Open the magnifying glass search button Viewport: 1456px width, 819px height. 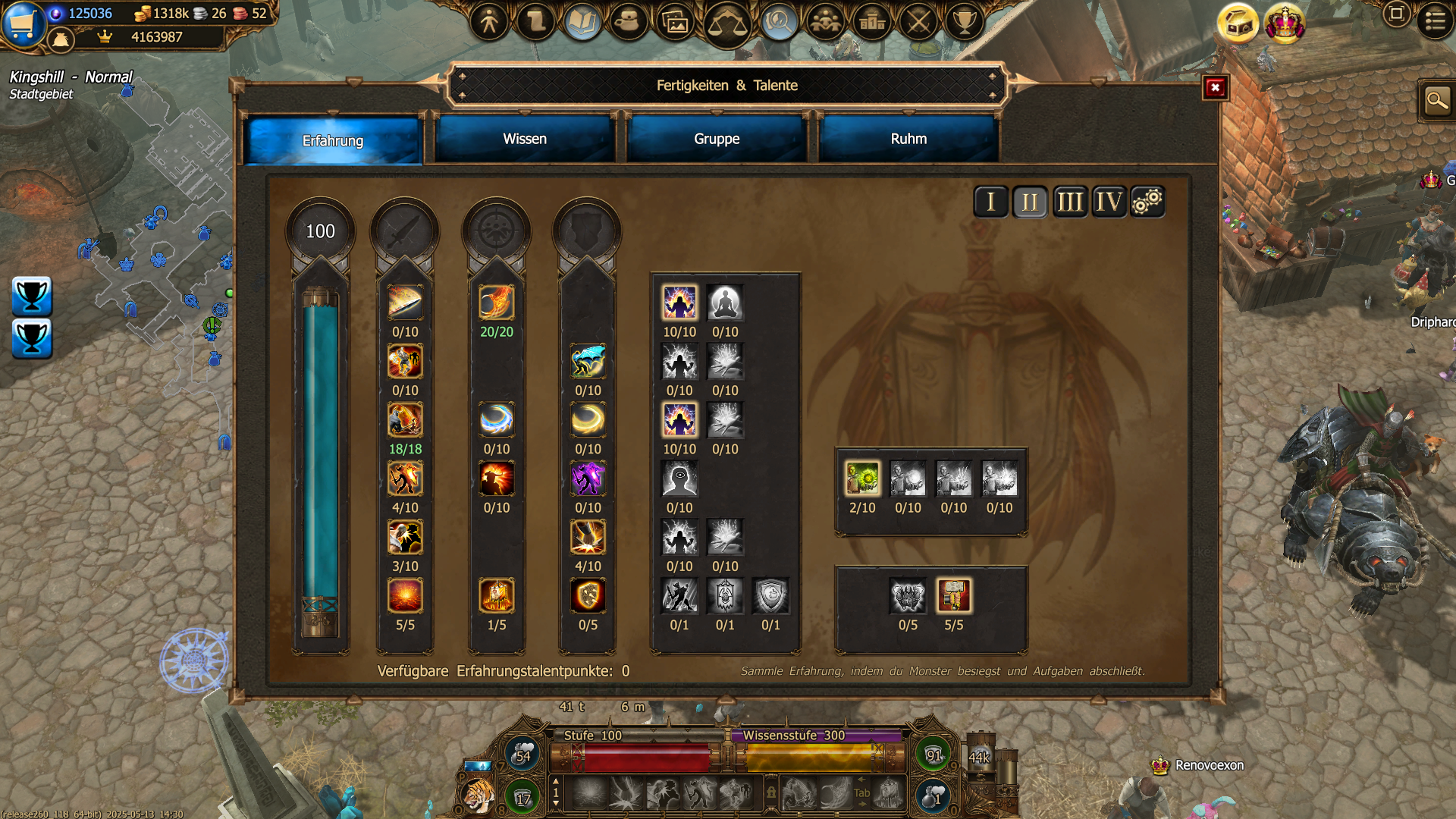1436,100
